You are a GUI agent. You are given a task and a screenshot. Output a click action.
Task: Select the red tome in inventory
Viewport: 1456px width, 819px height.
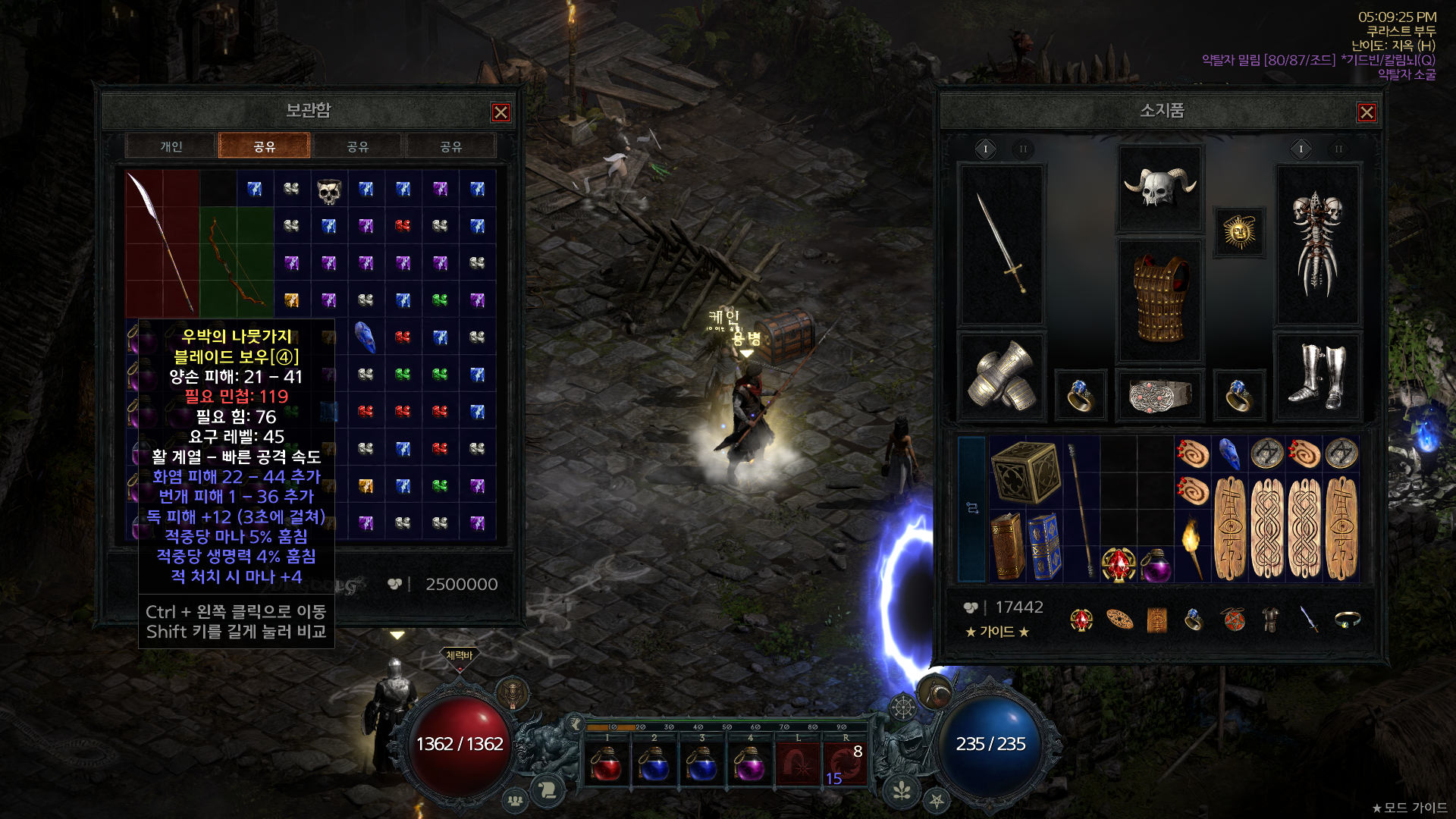pyautogui.click(x=1008, y=546)
